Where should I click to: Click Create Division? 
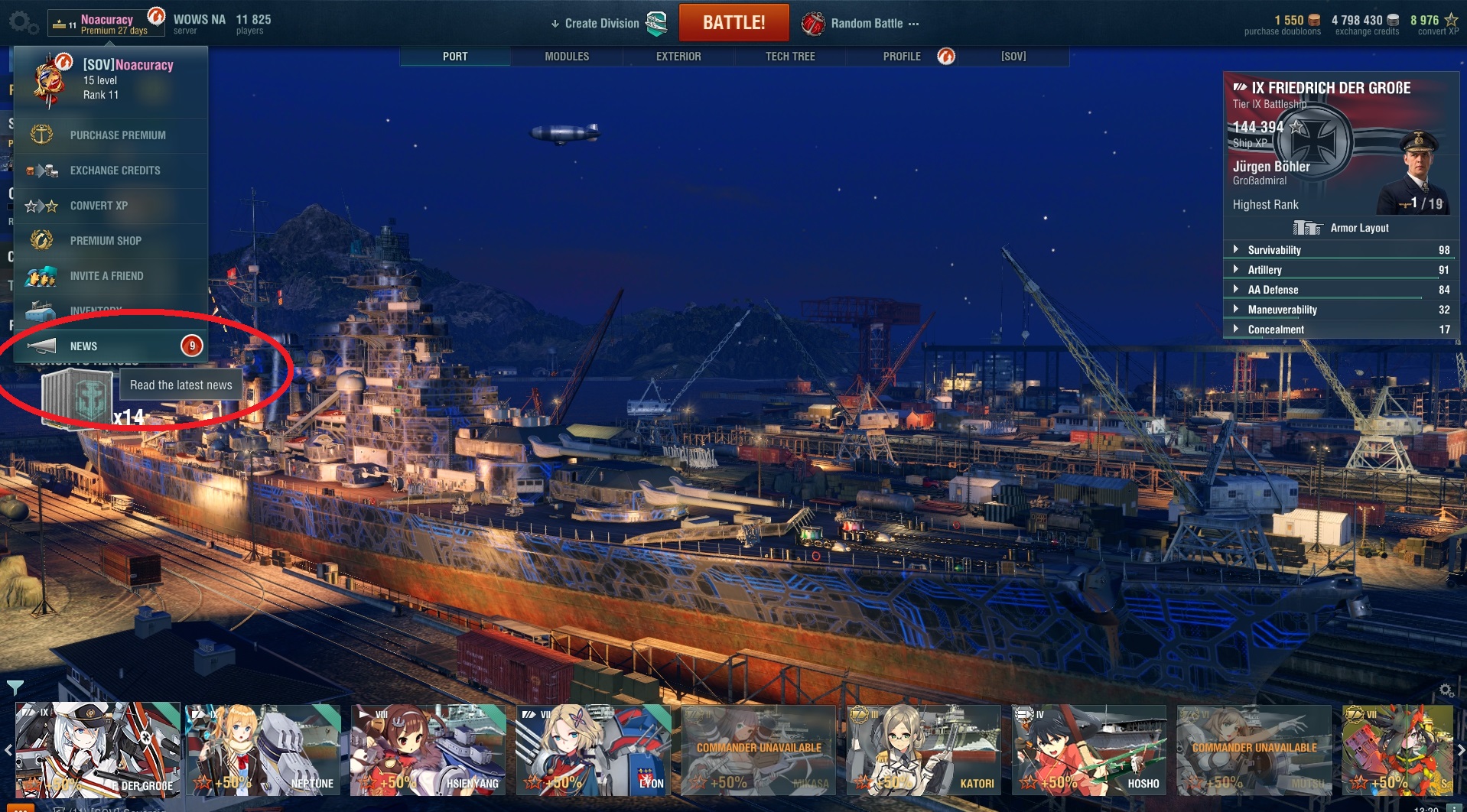coord(601,24)
